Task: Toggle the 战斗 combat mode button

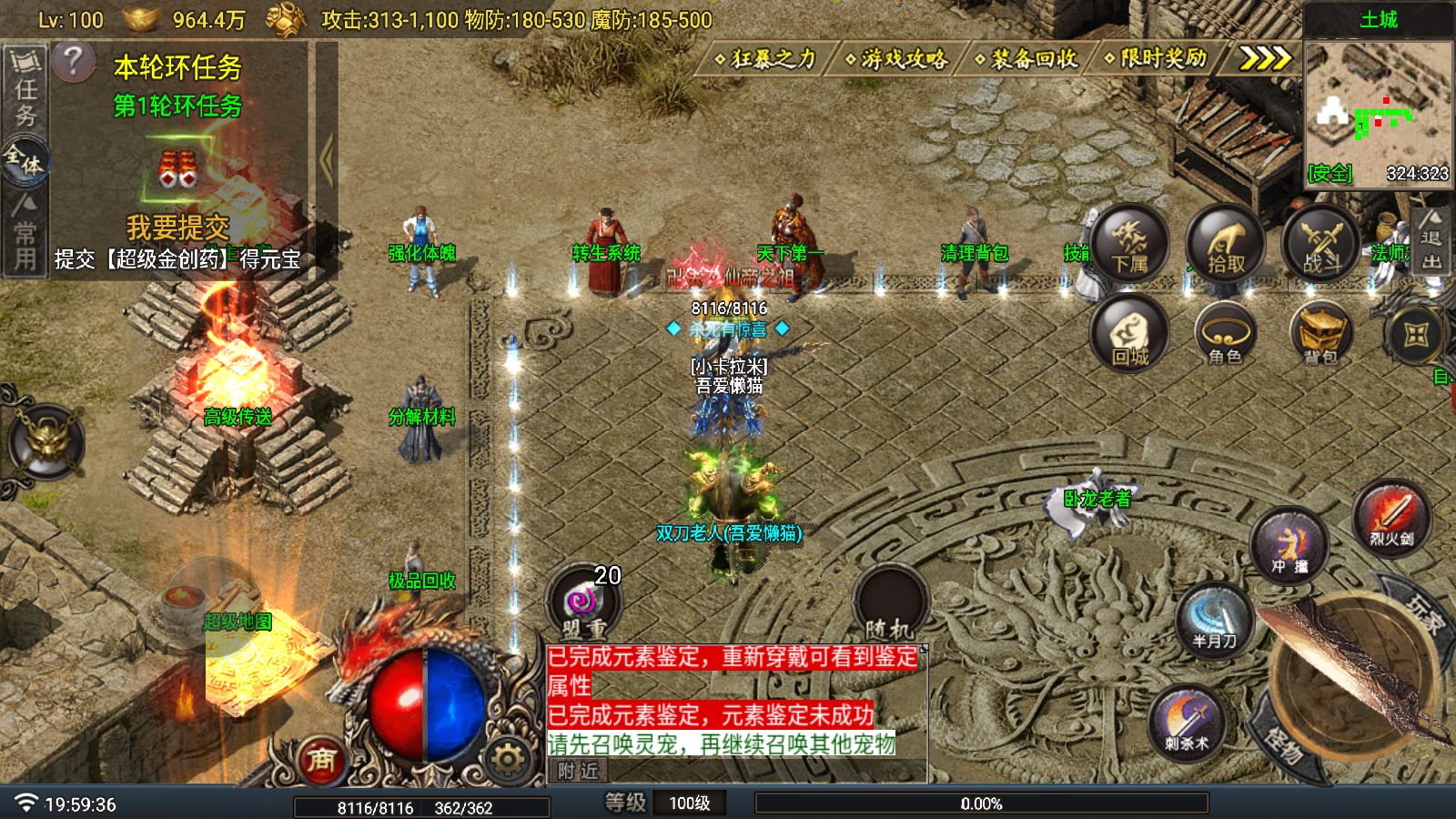Action: pyautogui.click(x=1320, y=244)
